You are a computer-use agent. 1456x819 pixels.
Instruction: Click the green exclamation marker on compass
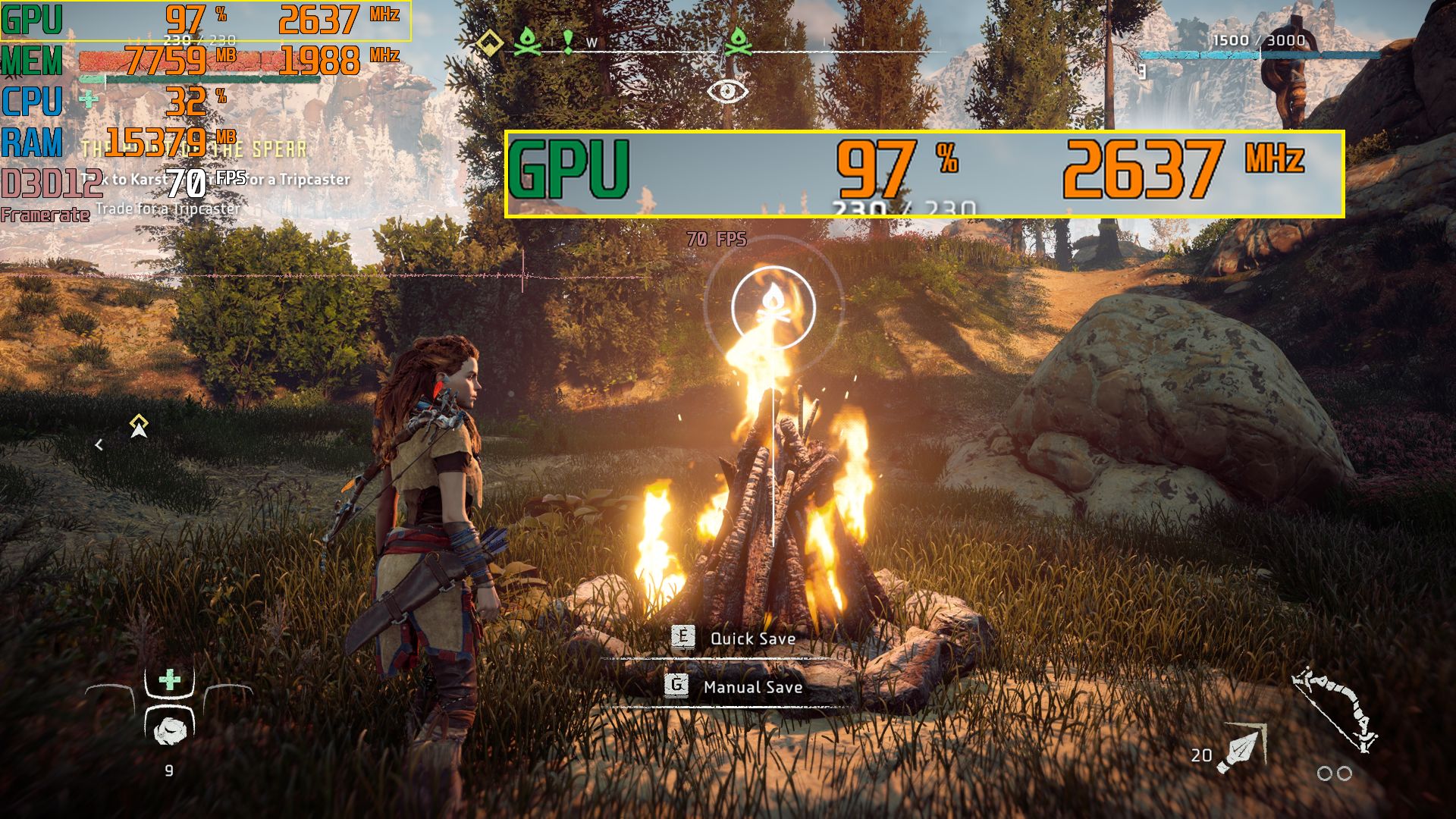click(567, 41)
